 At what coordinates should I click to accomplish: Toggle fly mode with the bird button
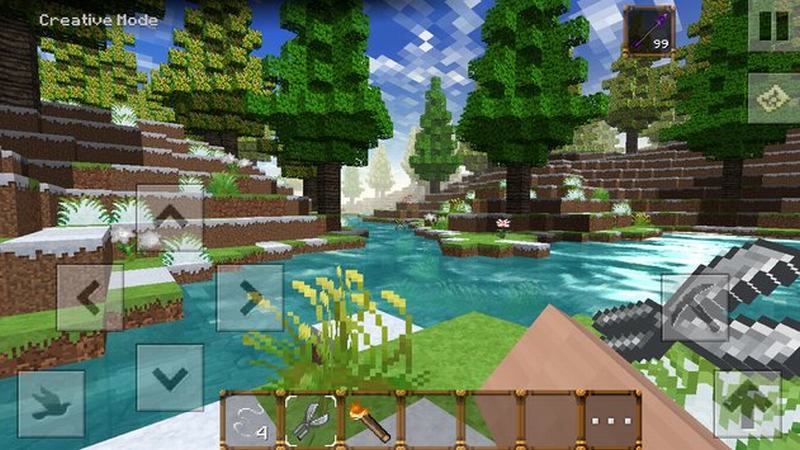coord(50,403)
